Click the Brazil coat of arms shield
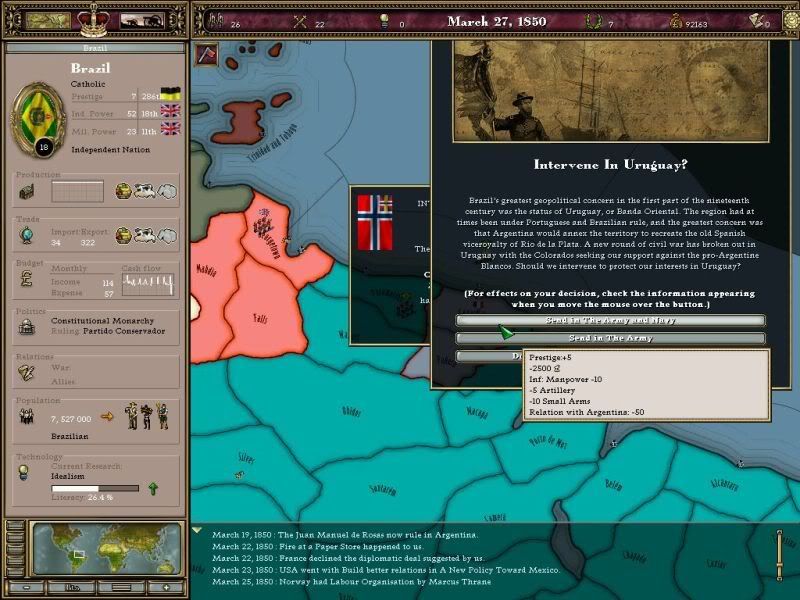The width and height of the screenshot is (800, 600). coord(42,117)
